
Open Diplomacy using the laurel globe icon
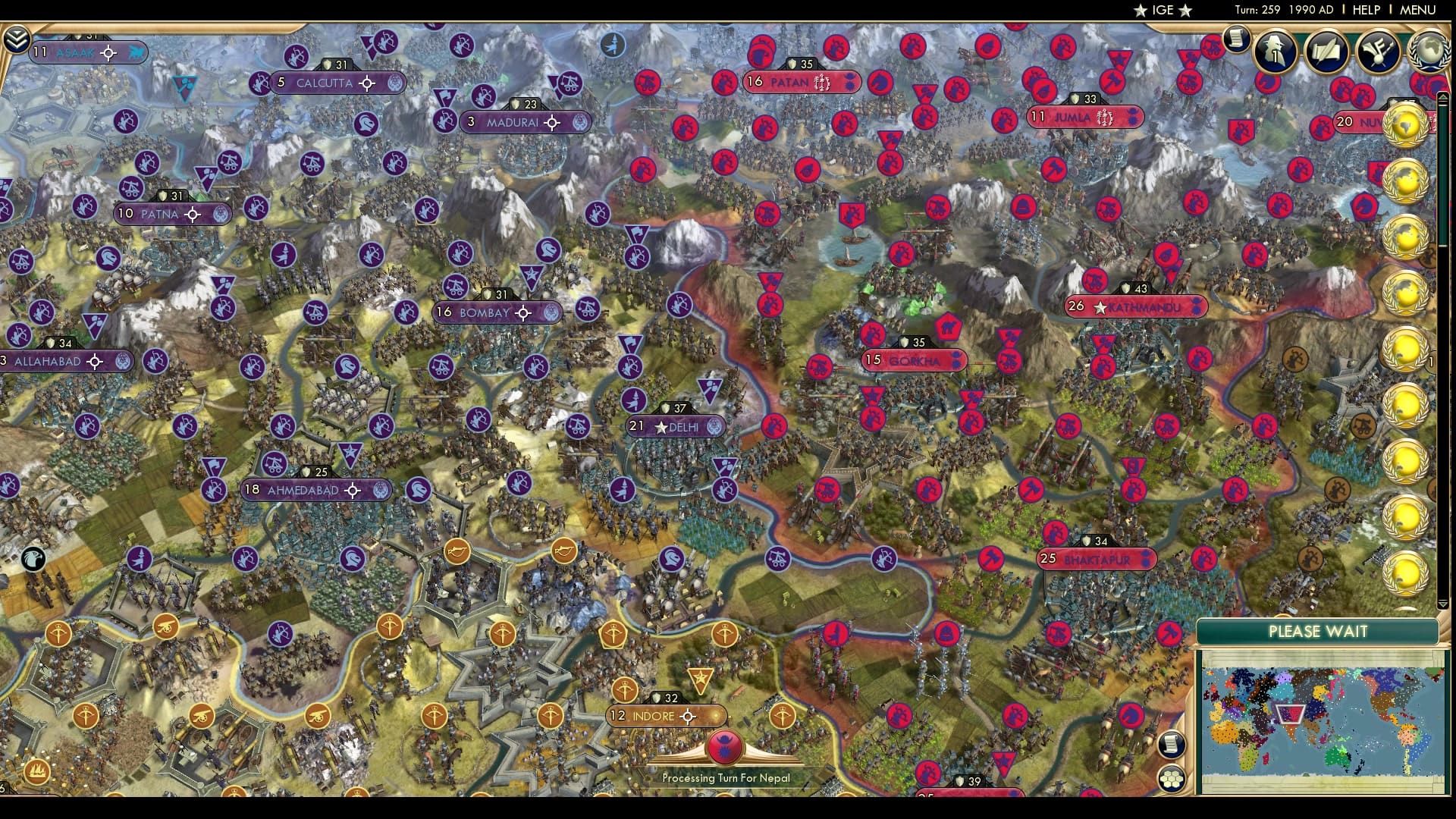1429,52
